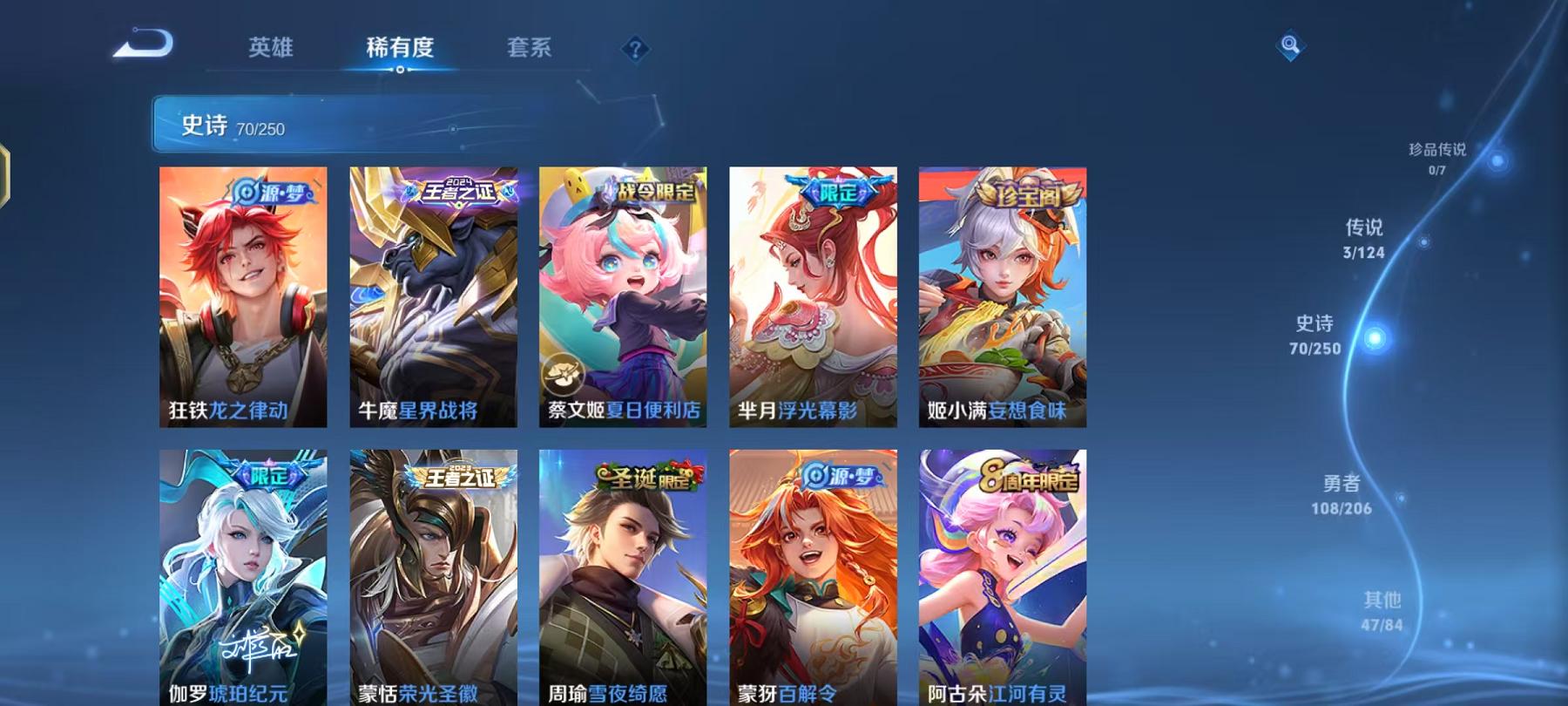Switch to the 套系 tab

pyautogui.click(x=532, y=50)
